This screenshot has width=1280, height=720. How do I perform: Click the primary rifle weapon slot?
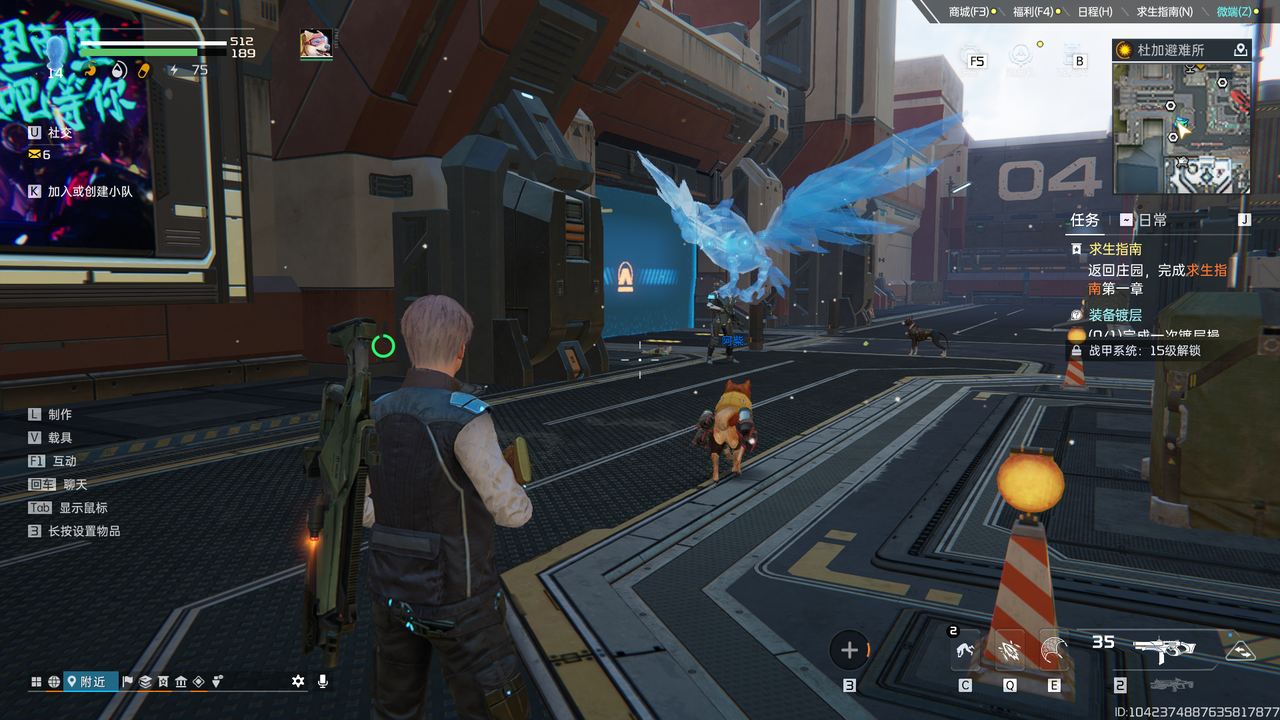coord(1164,648)
